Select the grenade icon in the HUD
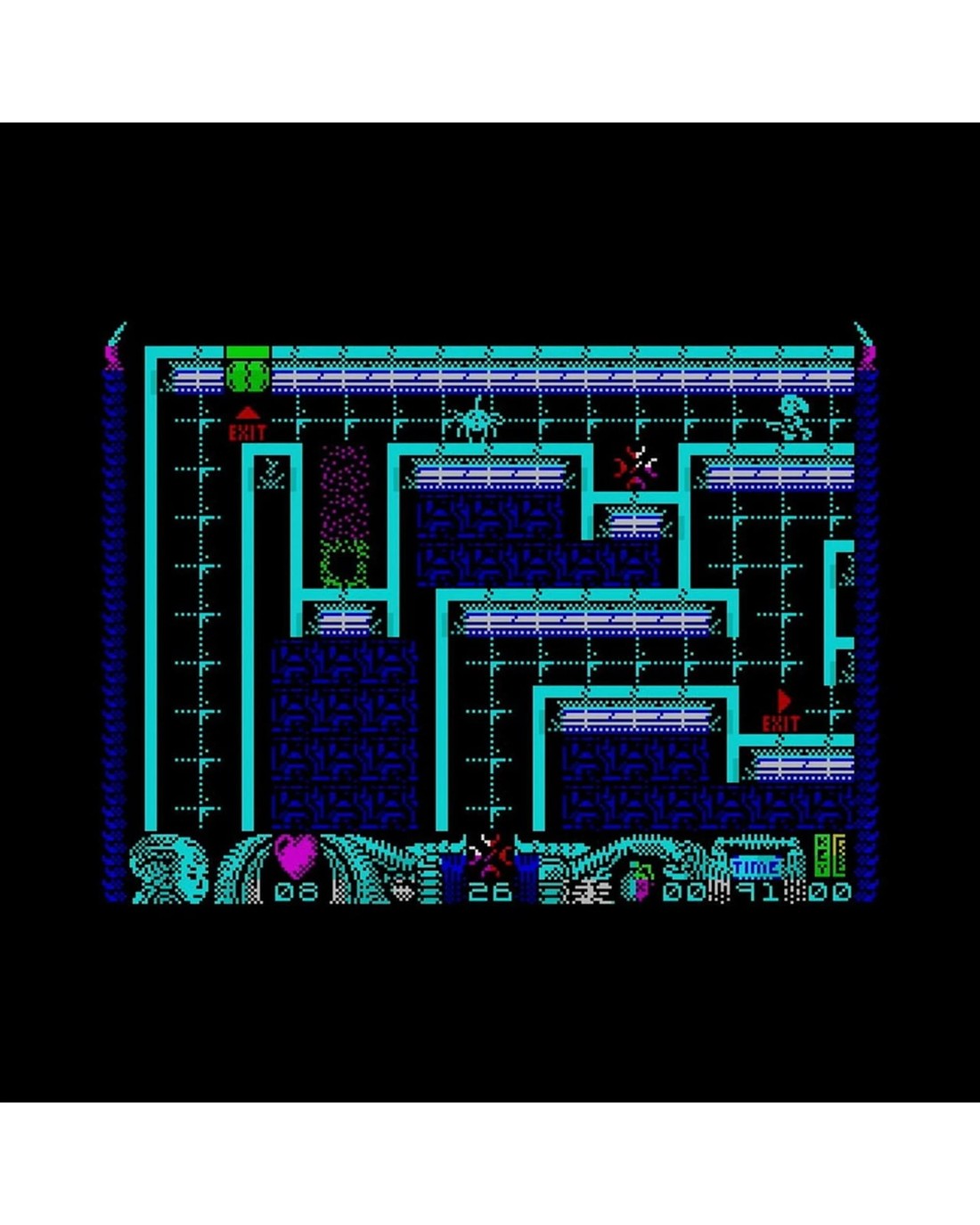Screen dimensions: 980x1225 coord(640,881)
